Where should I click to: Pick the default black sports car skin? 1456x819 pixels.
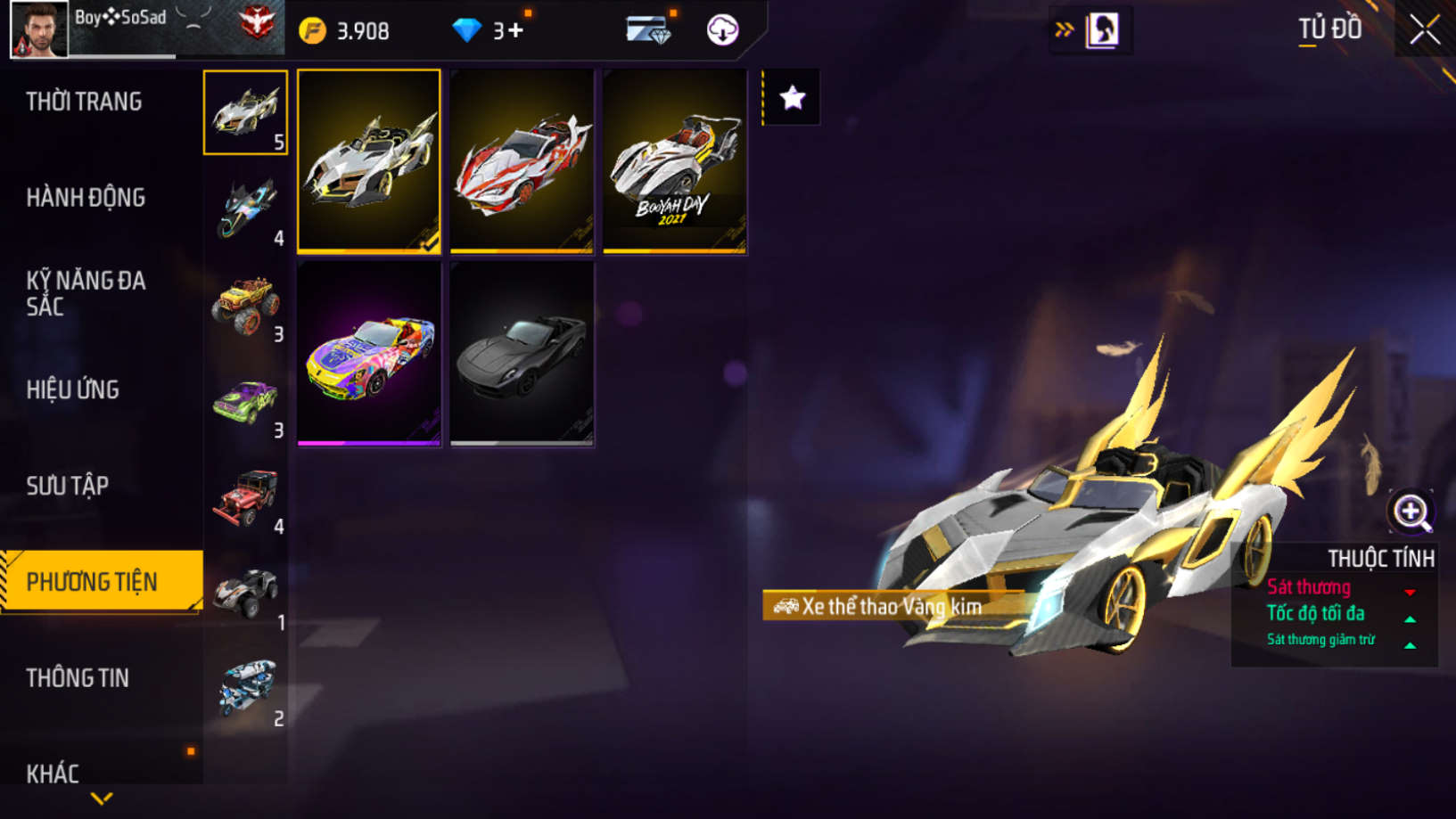pyautogui.click(x=522, y=354)
